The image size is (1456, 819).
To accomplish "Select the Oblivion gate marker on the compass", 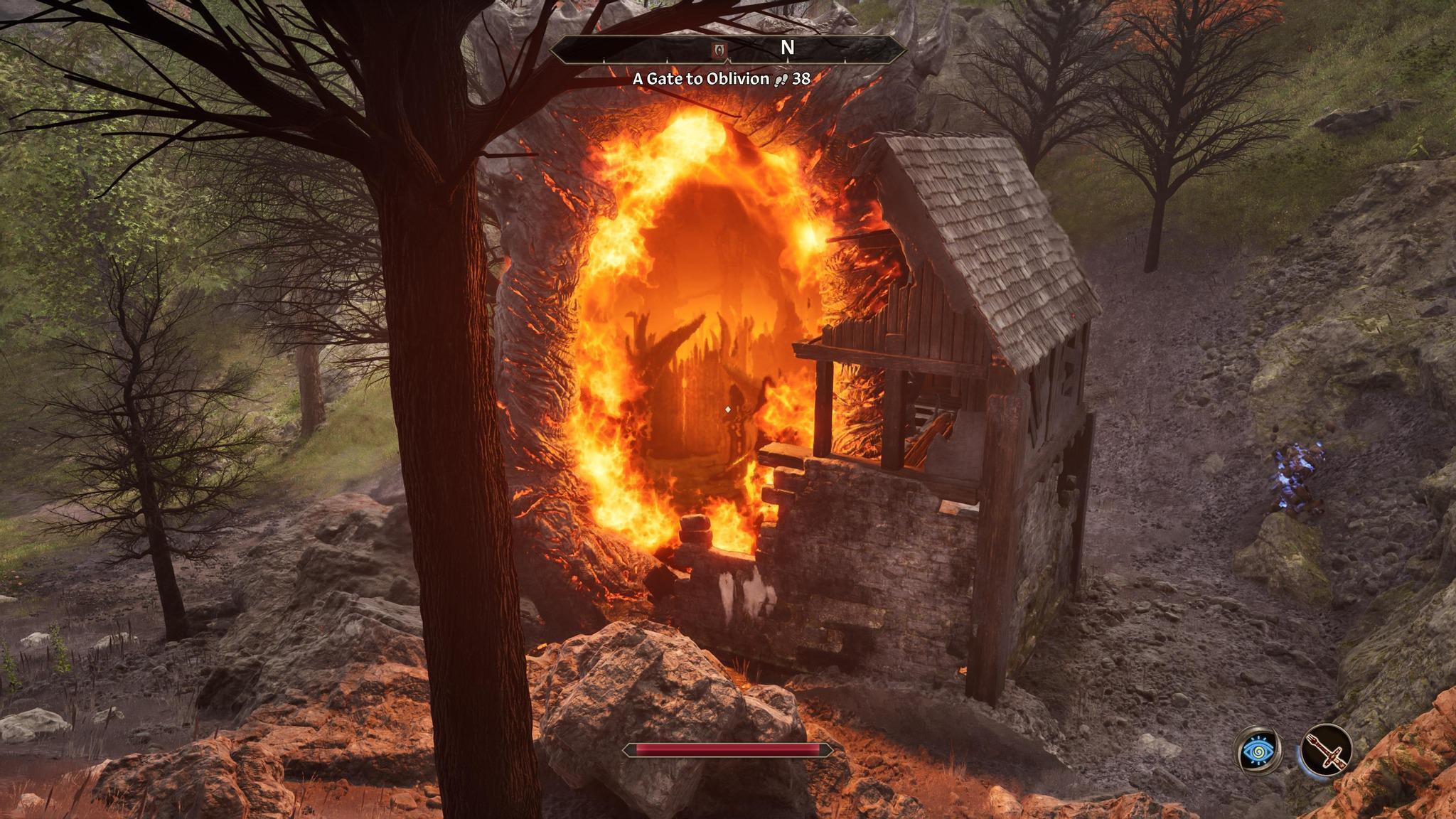I will click(719, 49).
